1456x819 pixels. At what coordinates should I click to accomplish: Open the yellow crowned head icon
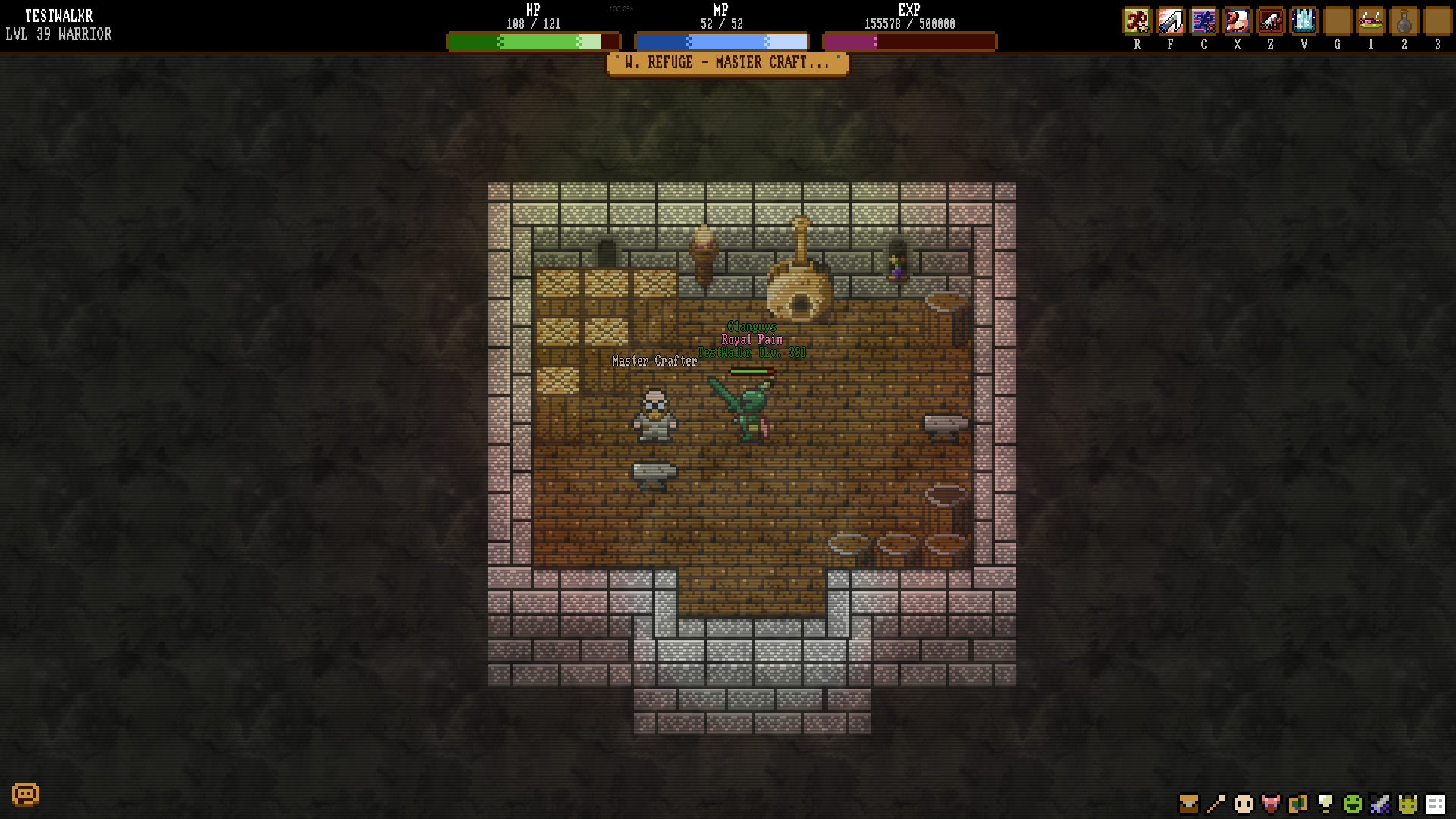[x=1408, y=803]
